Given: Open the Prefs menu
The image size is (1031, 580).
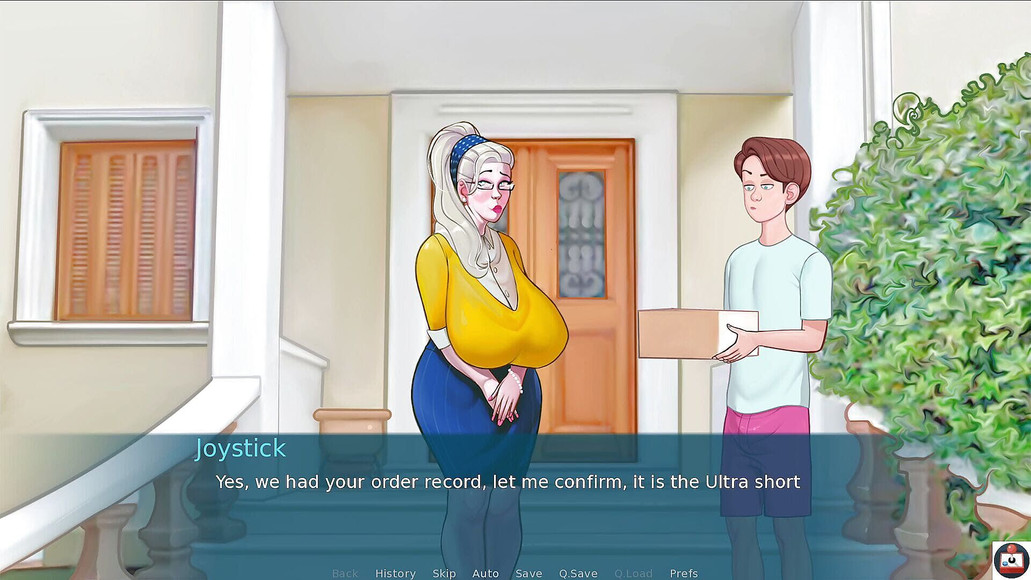Looking at the screenshot, I should tap(684, 573).
